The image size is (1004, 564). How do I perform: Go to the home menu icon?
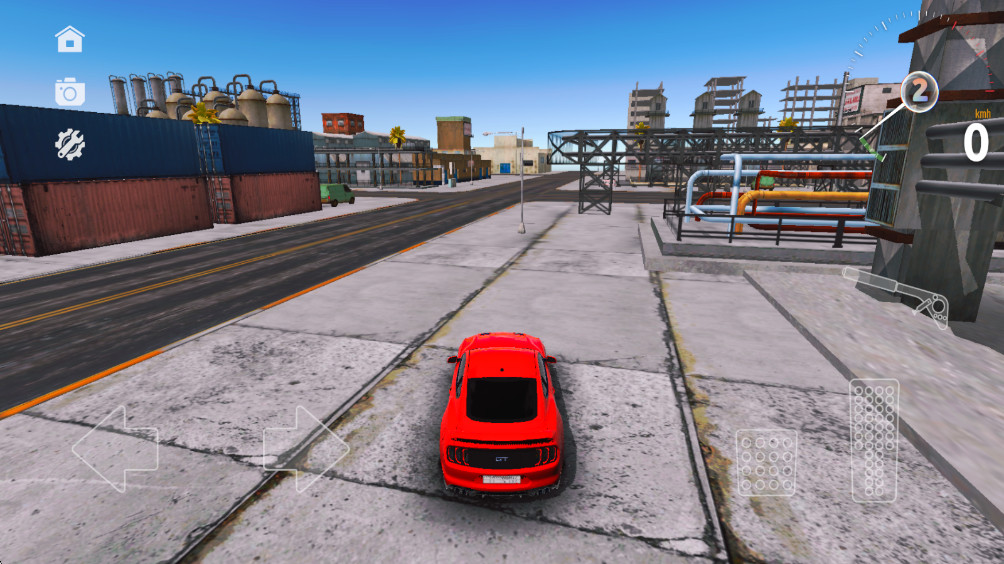point(70,40)
